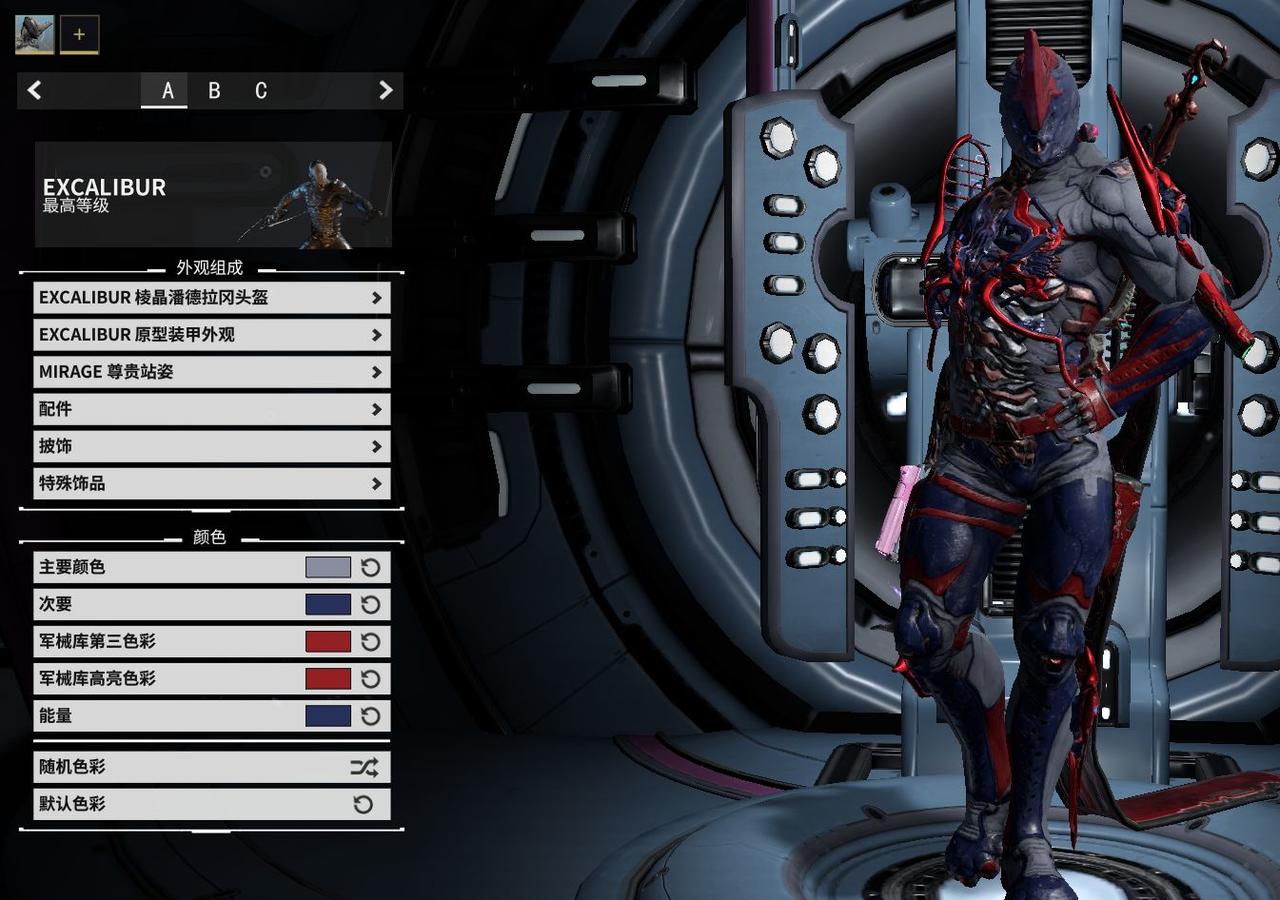Advance to the next config with right arrow
Image resolution: width=1280 pixels, height=900 pixels.
(385, 91)
